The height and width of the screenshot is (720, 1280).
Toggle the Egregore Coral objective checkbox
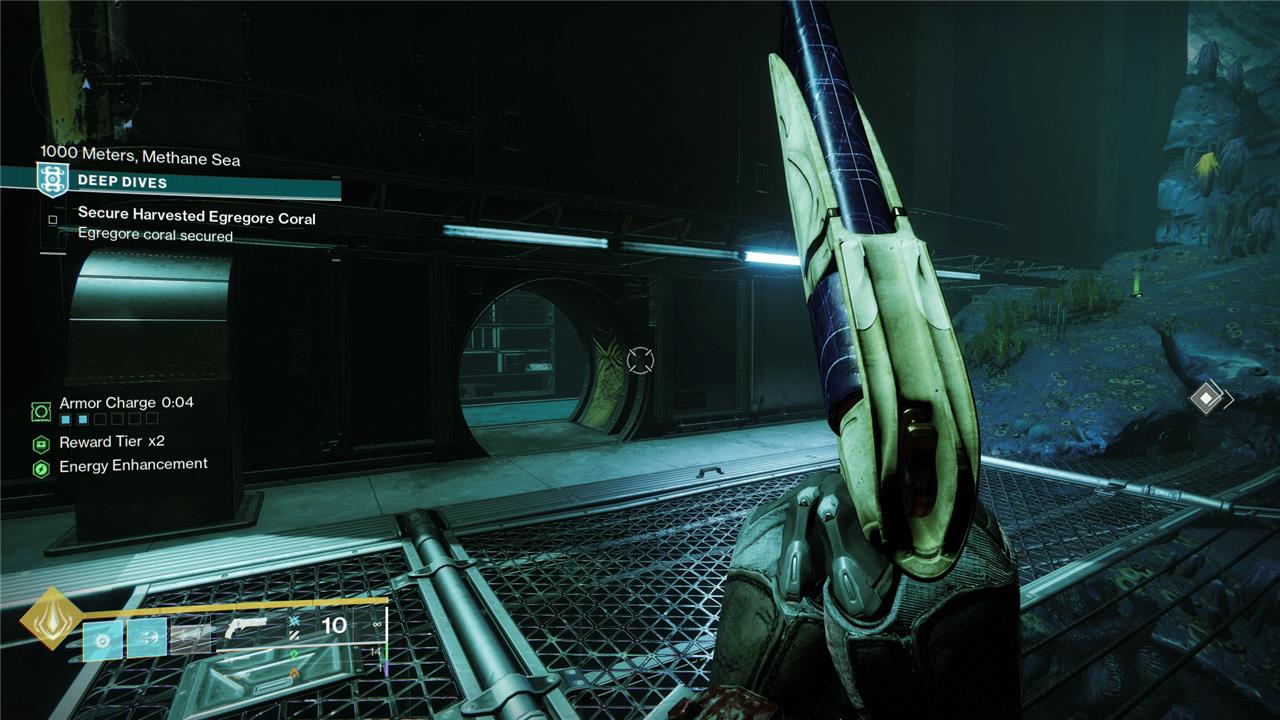(53, 219)
